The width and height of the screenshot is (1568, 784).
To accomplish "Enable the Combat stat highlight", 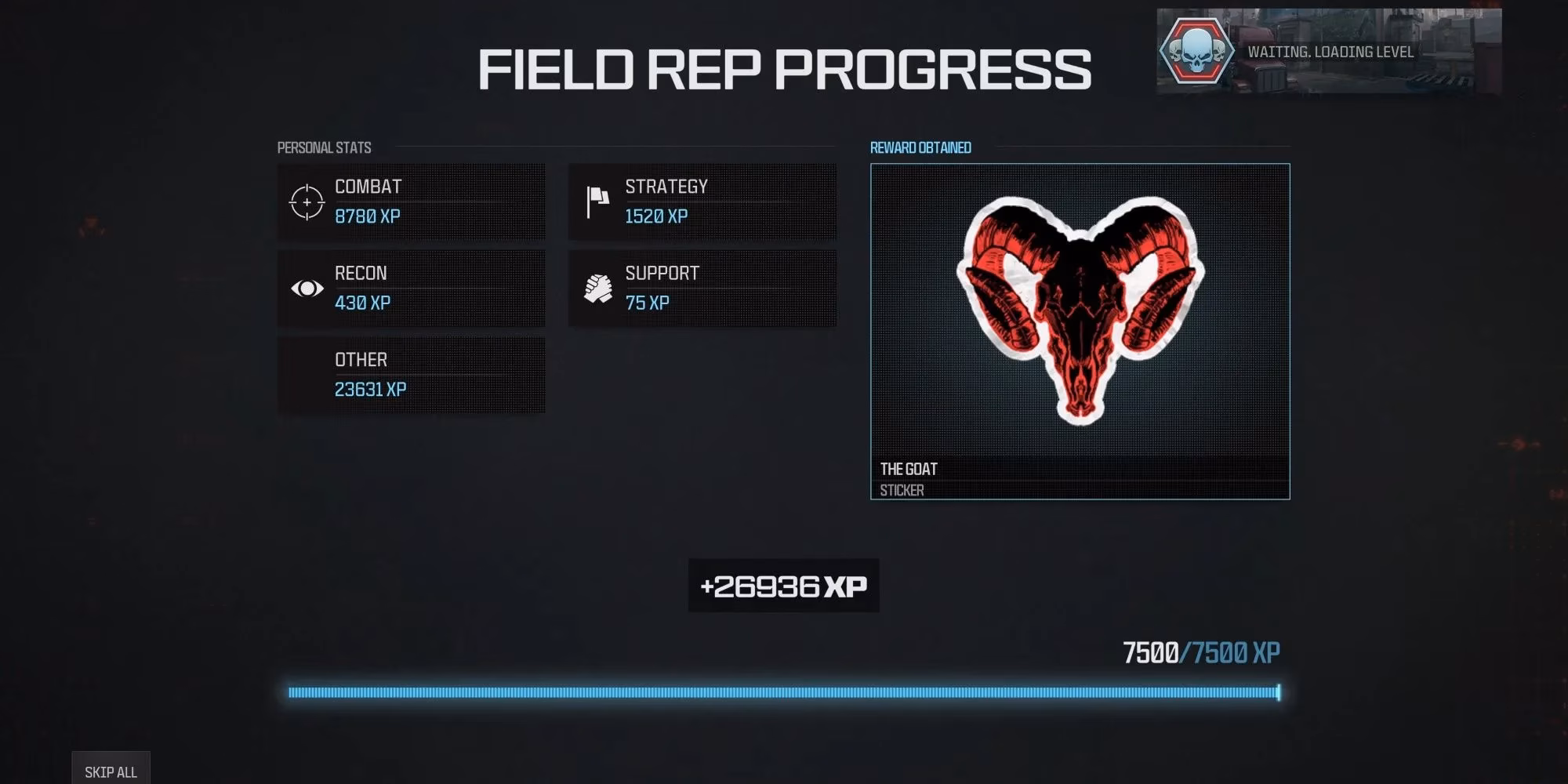I will [411, 202].
